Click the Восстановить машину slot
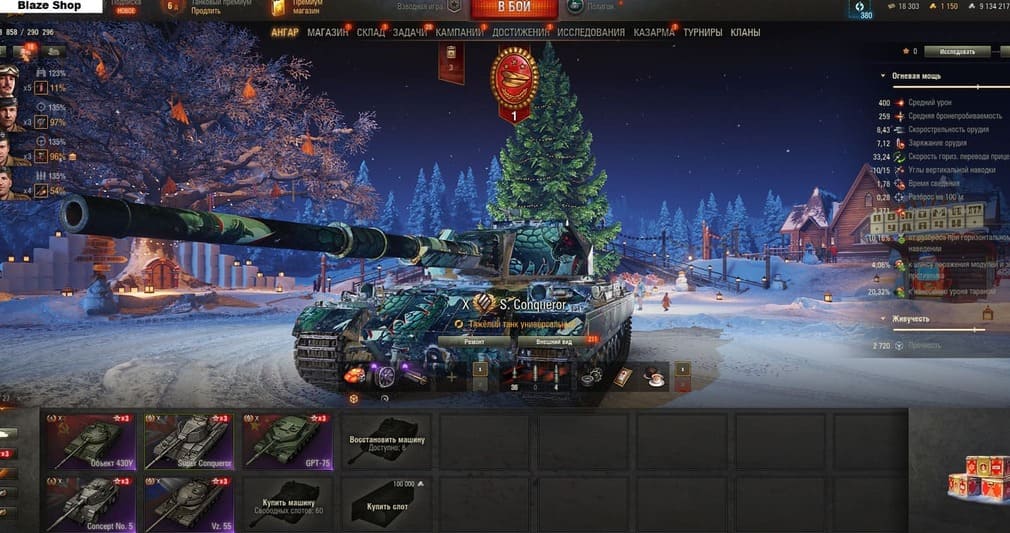 coord(387,441)
